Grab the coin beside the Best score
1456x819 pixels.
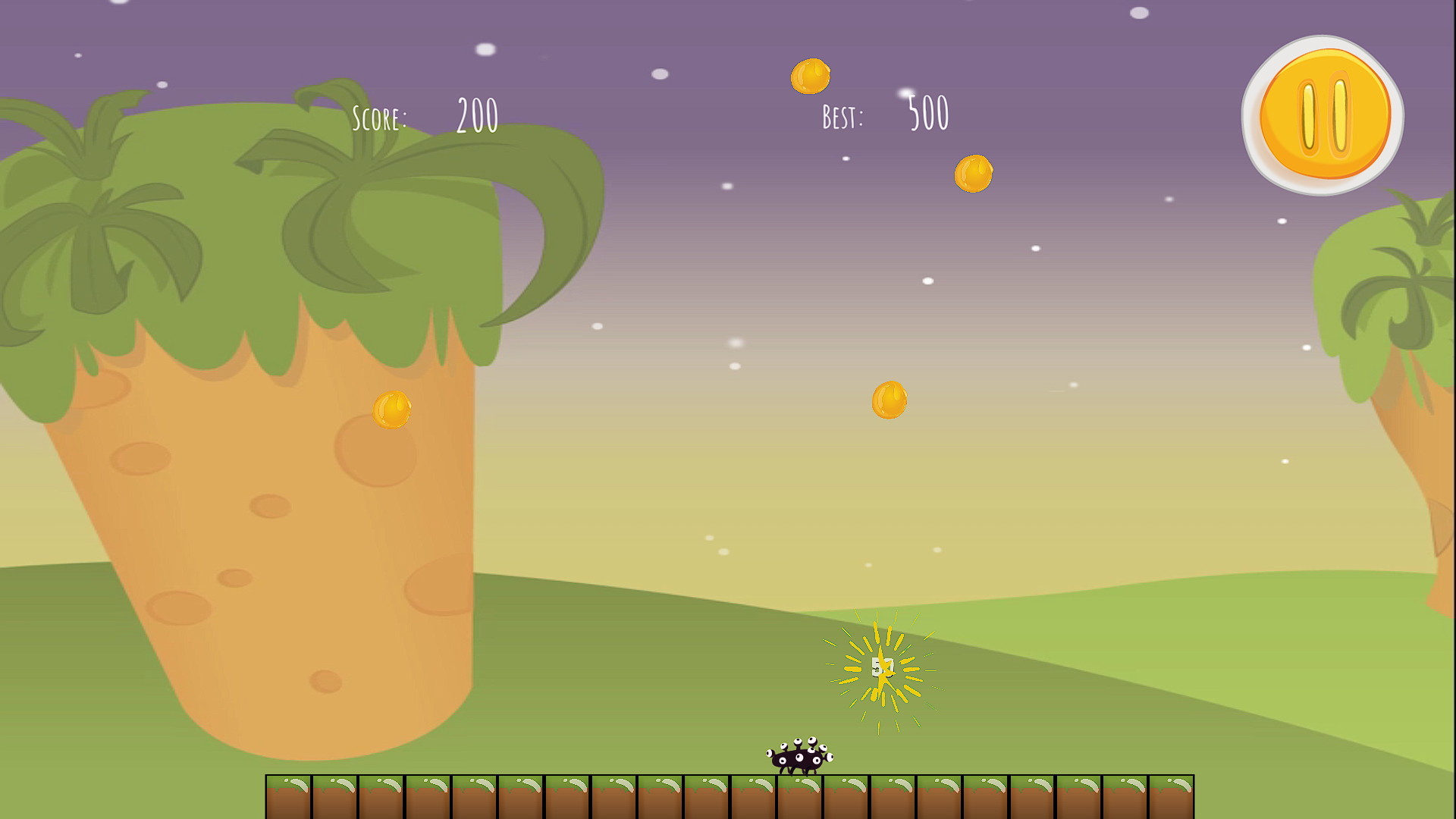pos(972,173)
